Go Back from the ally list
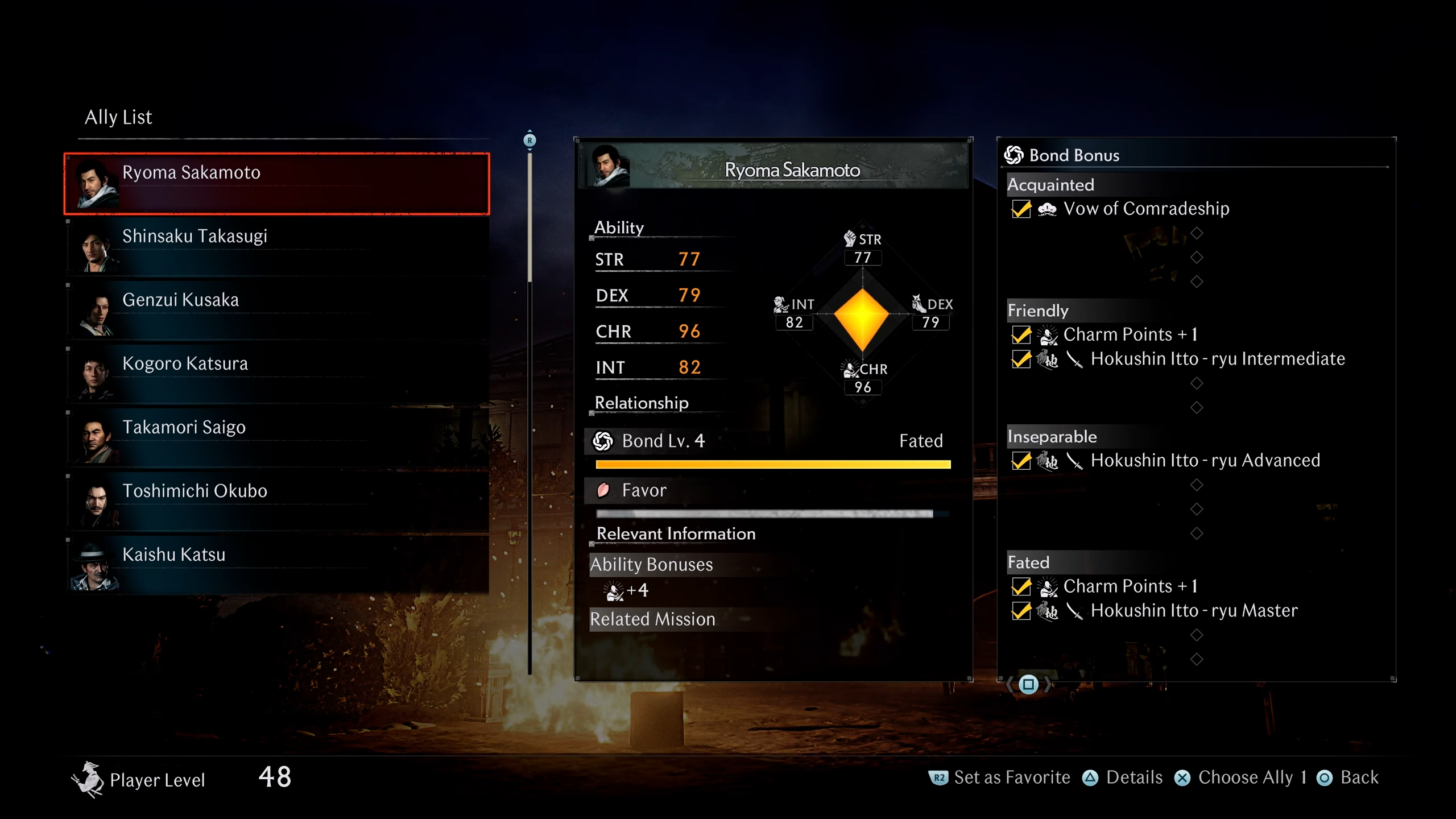Screen dimensions: 1456x819 click(x=1348, y=777)
